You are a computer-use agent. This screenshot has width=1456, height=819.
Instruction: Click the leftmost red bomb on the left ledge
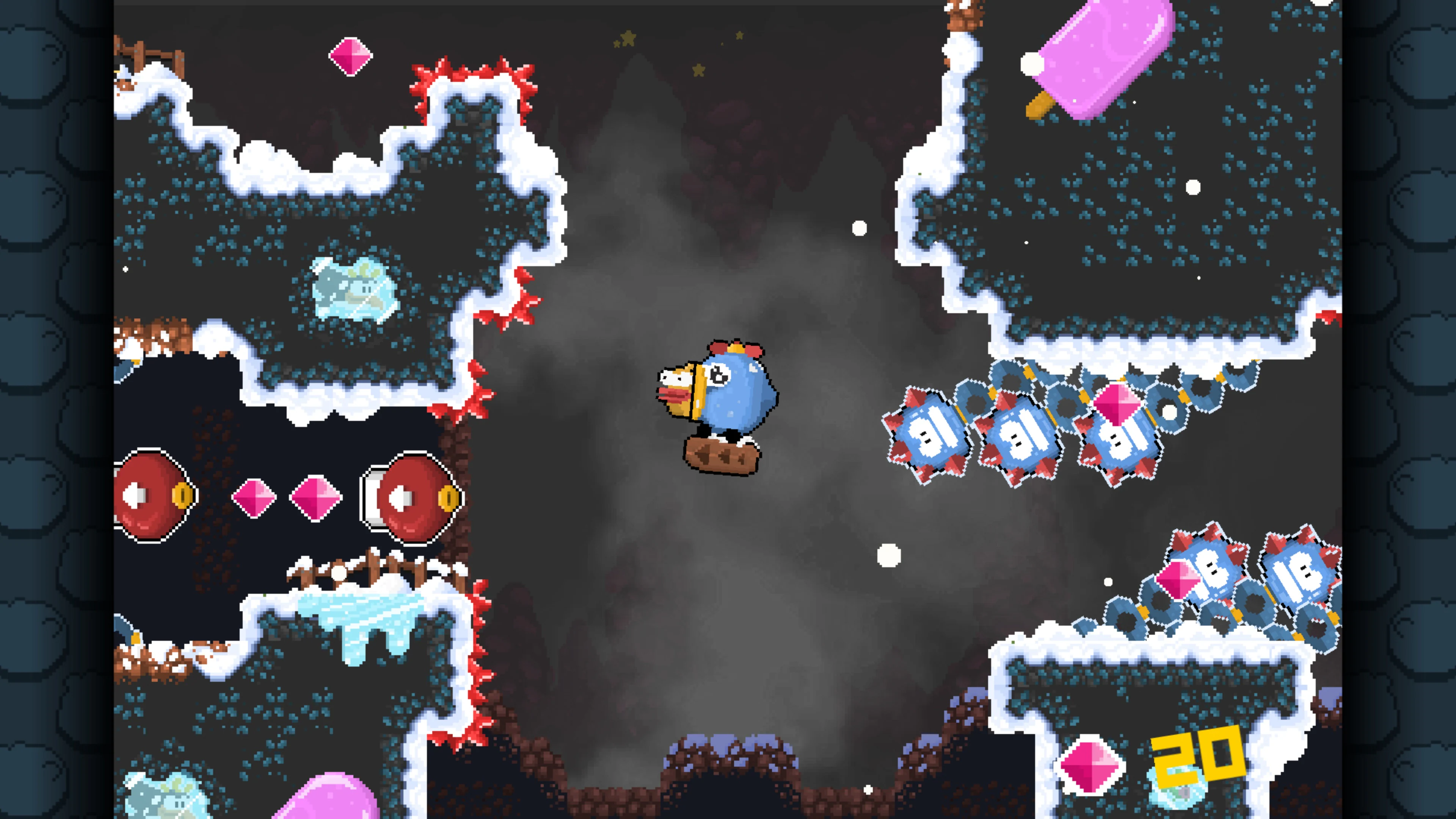(150, 494)
